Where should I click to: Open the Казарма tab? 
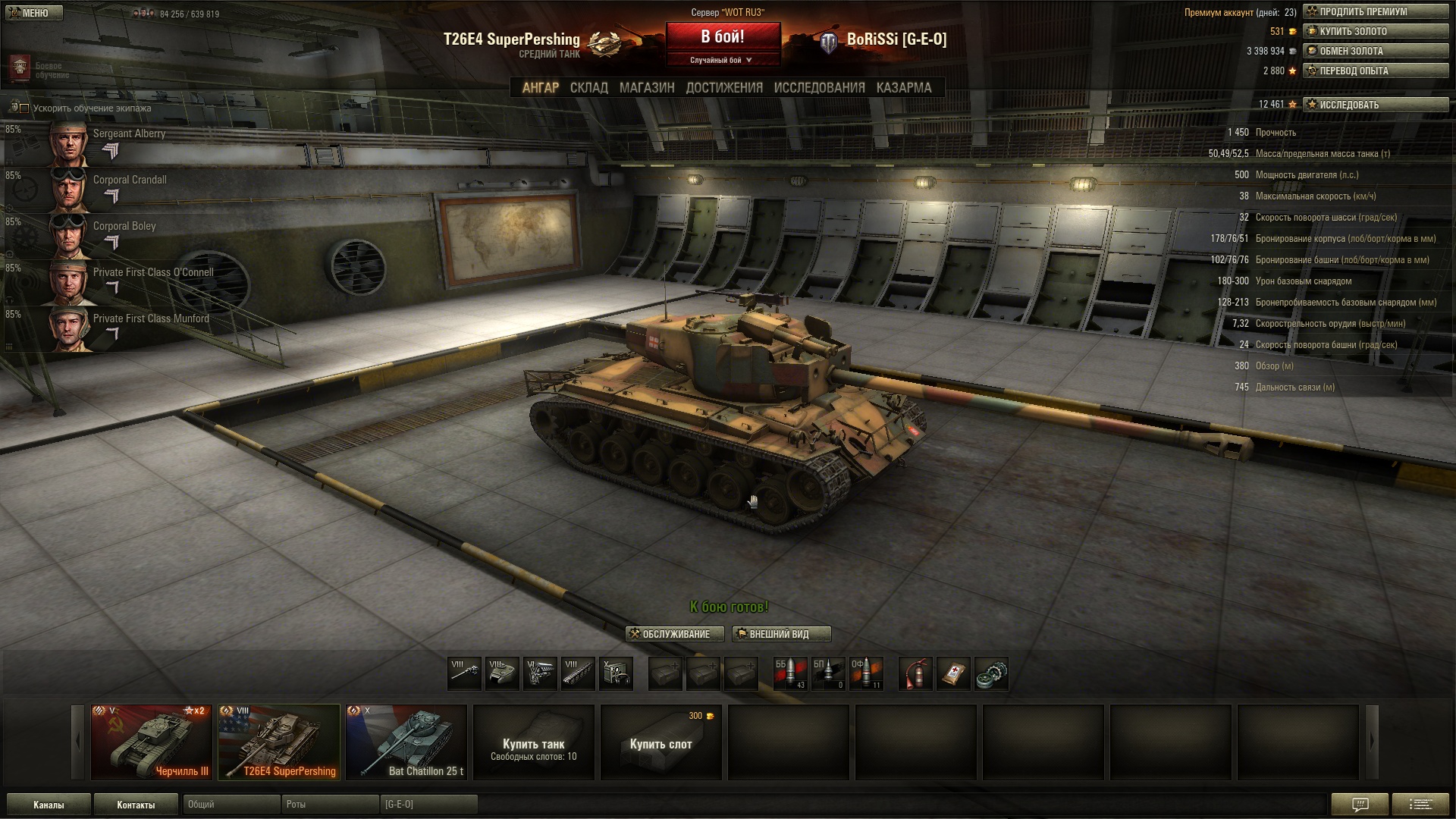point(903,88)
